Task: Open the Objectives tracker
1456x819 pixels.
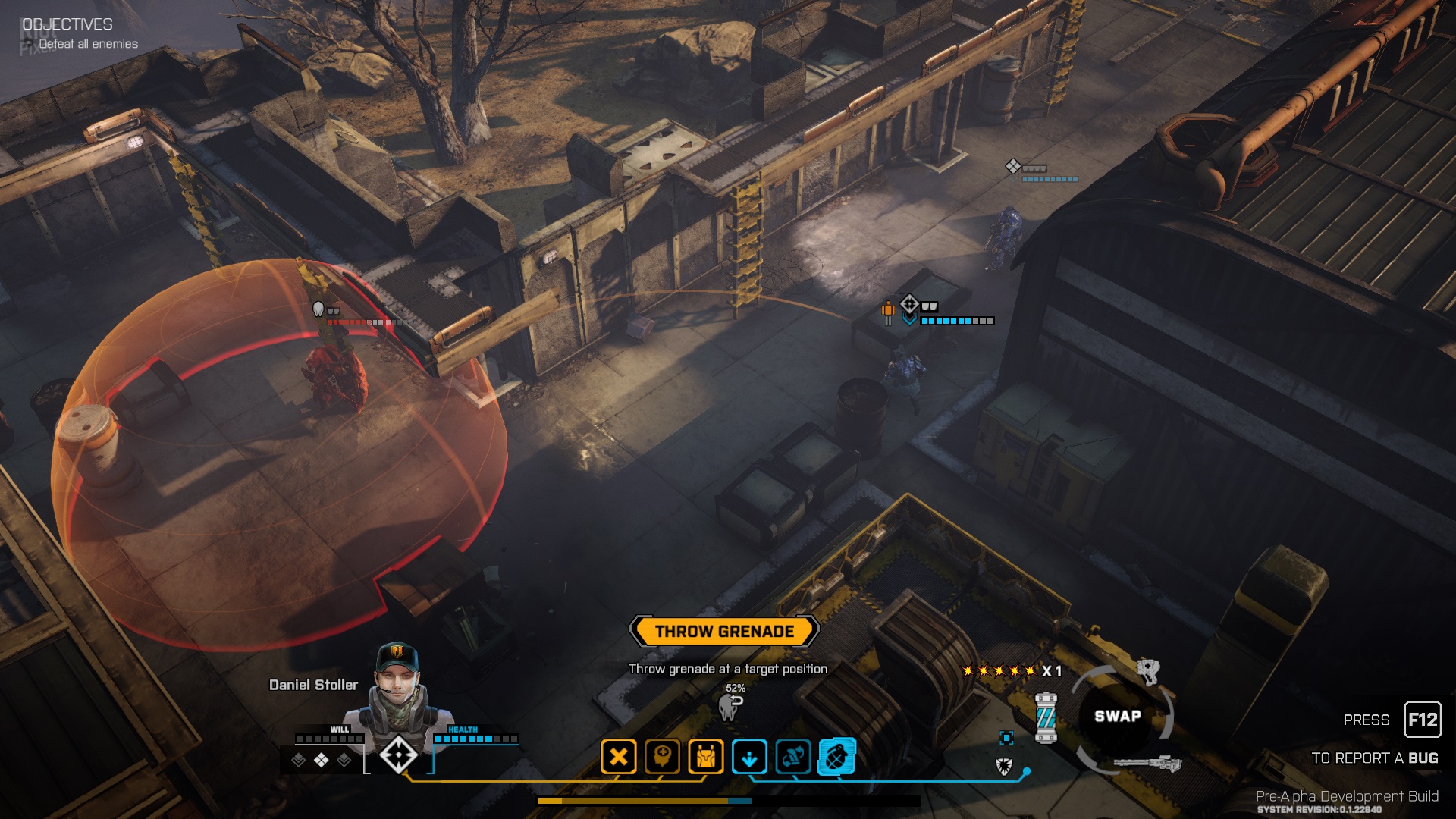Action: tap(67, 24)
